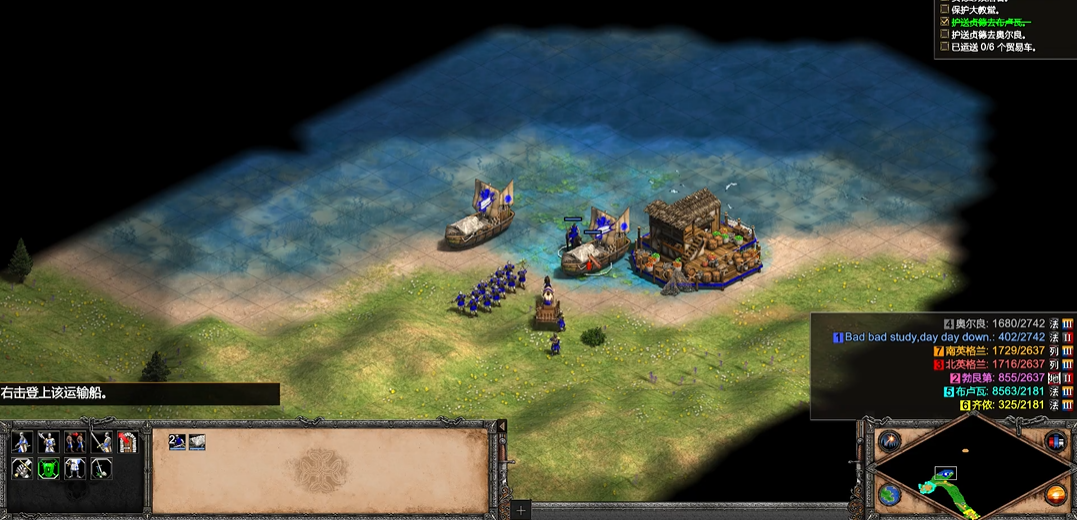
Task: Choose the sword-in-ground stance icon
Action: point(101,468)
